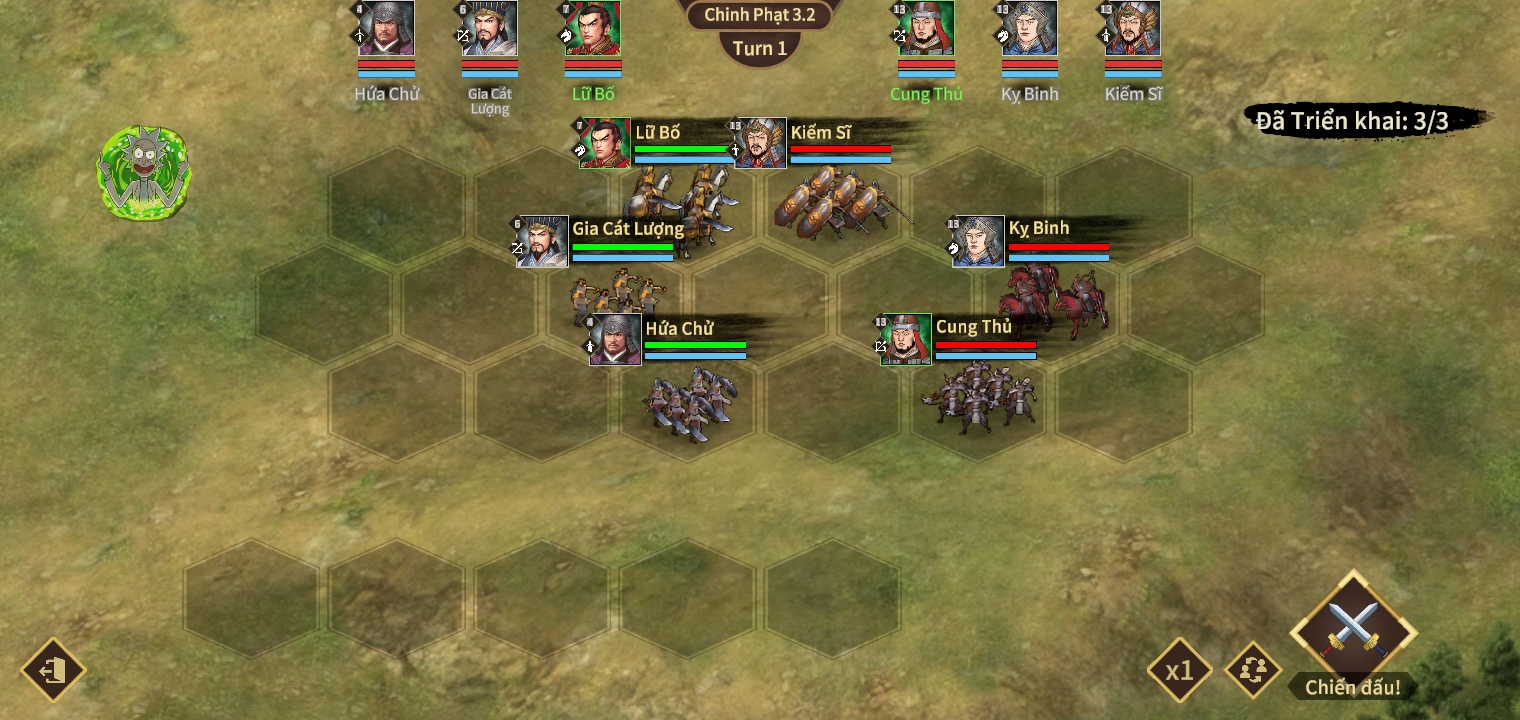This screenshot has width=1520, height=720.
Task: Select Hứa Chử portrait in top roster
Action: click(387, 29)
